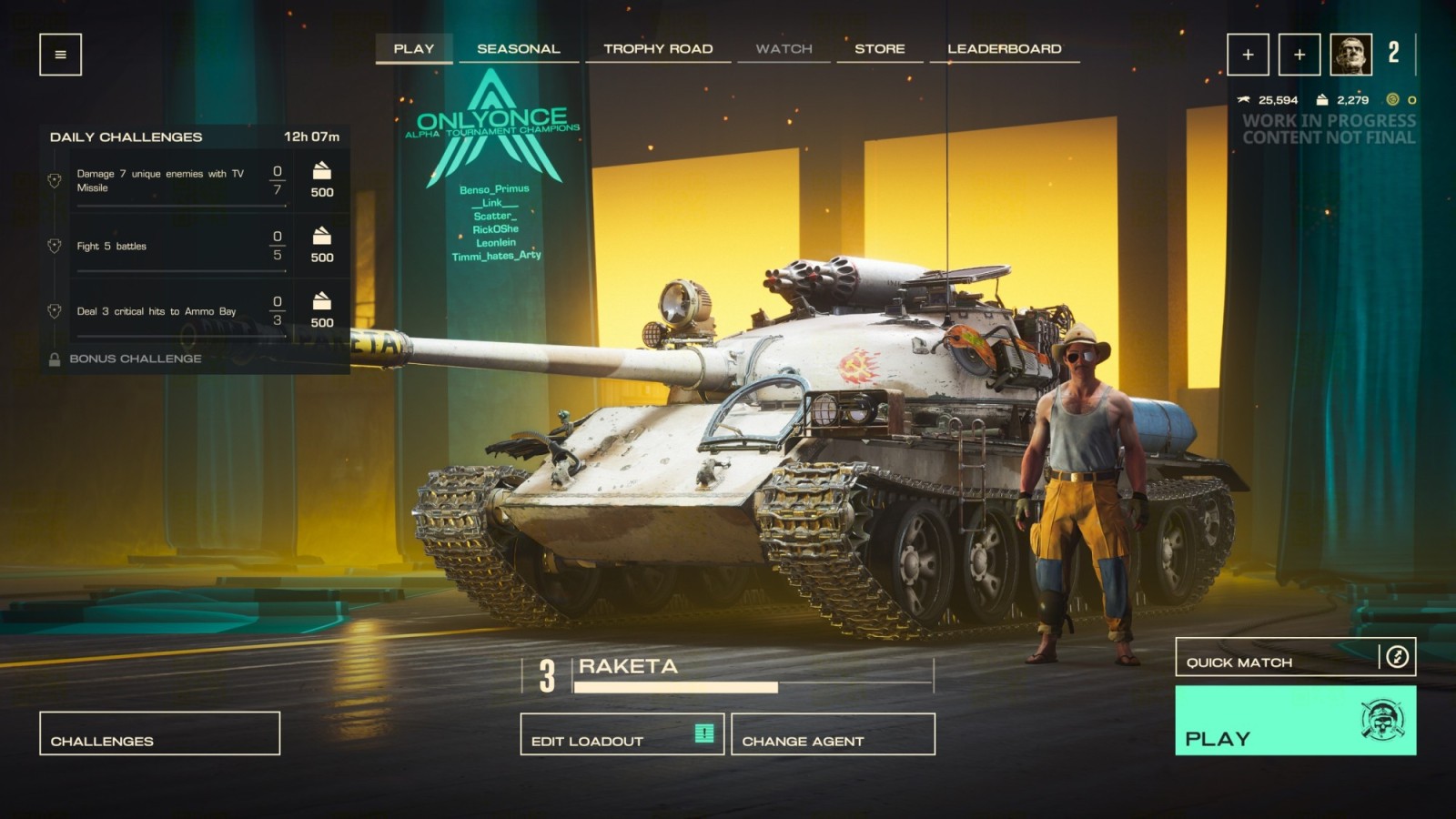Open the Leaderboard tab
This screenshot has height=819, width=1456.
click(1005, 48)
